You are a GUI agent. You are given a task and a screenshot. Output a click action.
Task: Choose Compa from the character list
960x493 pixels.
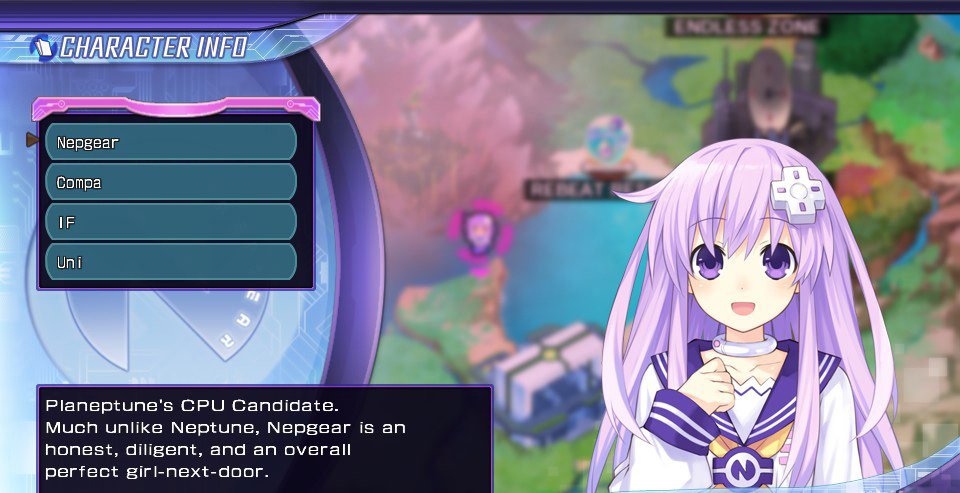171,182
